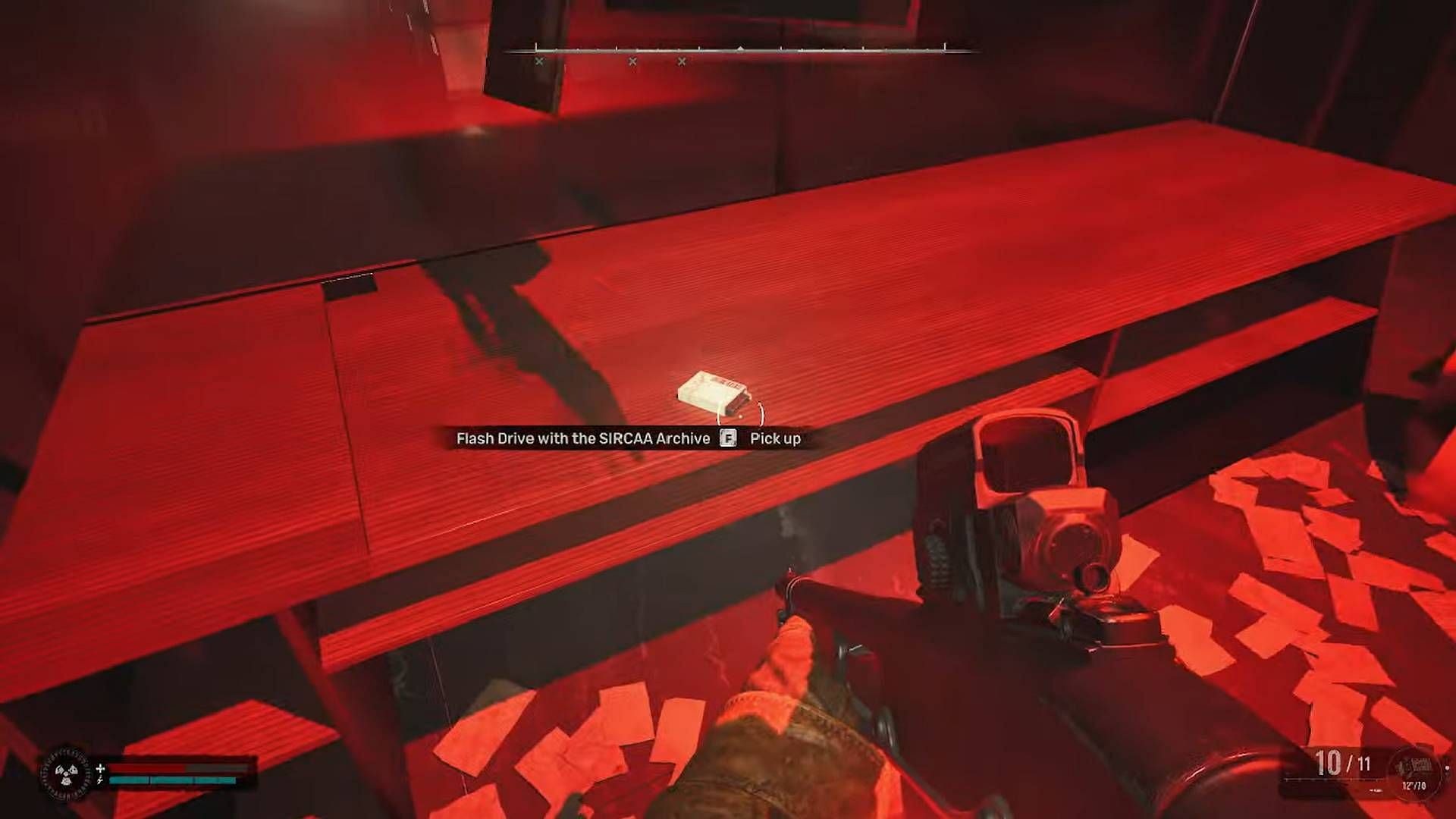Image resolution: width=1456 pixels, height=819 pixels.
Task: Click the teal stamina bar
Action: 172,780
